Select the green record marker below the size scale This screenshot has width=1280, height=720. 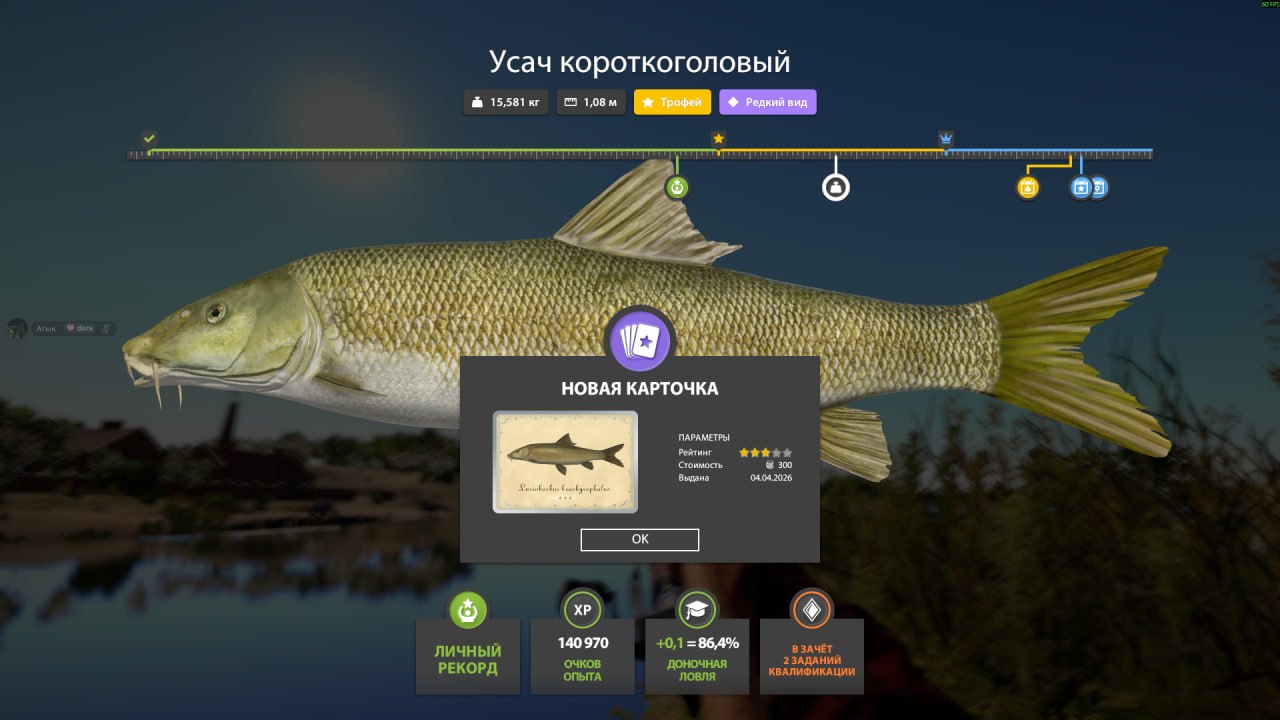[678, 186]
